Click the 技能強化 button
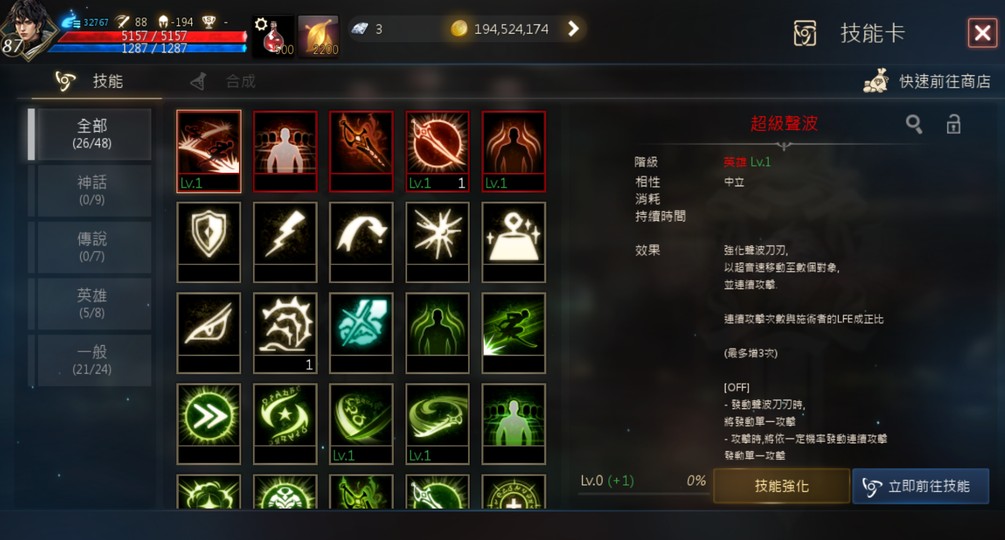This screenshot has width=1005, height=540. click(x=781, y=486)
